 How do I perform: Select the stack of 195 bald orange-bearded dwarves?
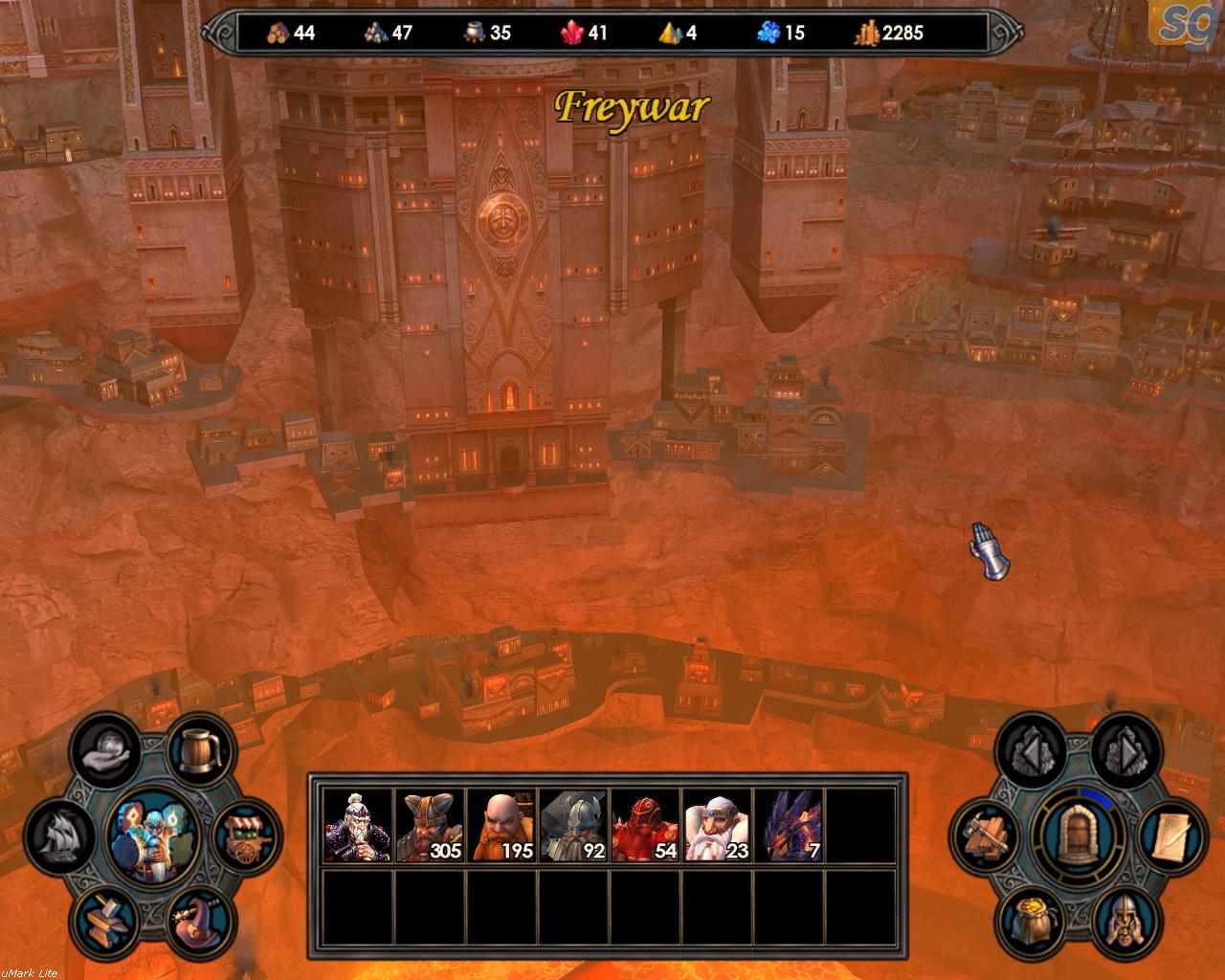[x=502, y=825]
